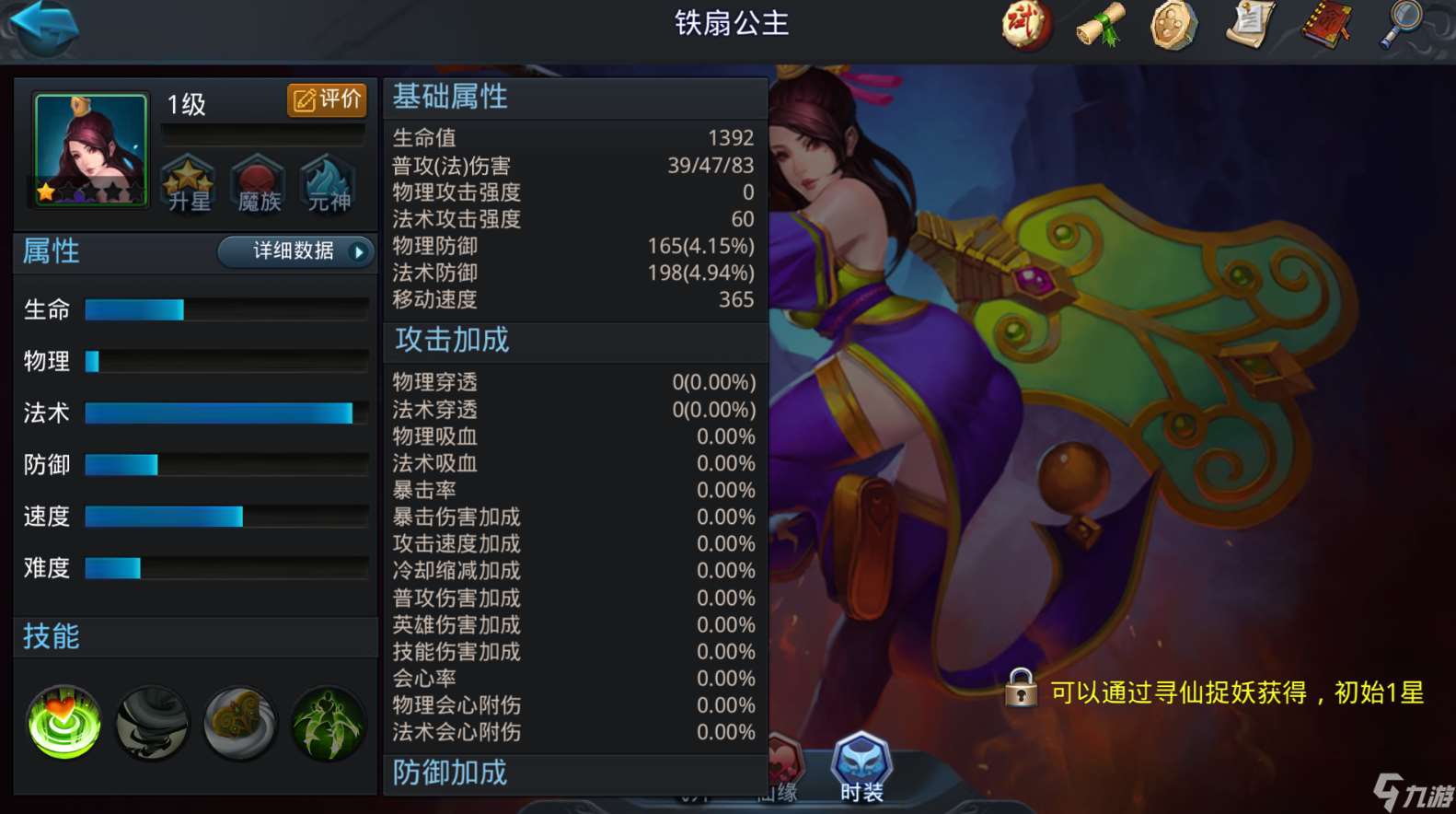
Task: Open the red fate book icon
Action: click(x=1325, y=26)
